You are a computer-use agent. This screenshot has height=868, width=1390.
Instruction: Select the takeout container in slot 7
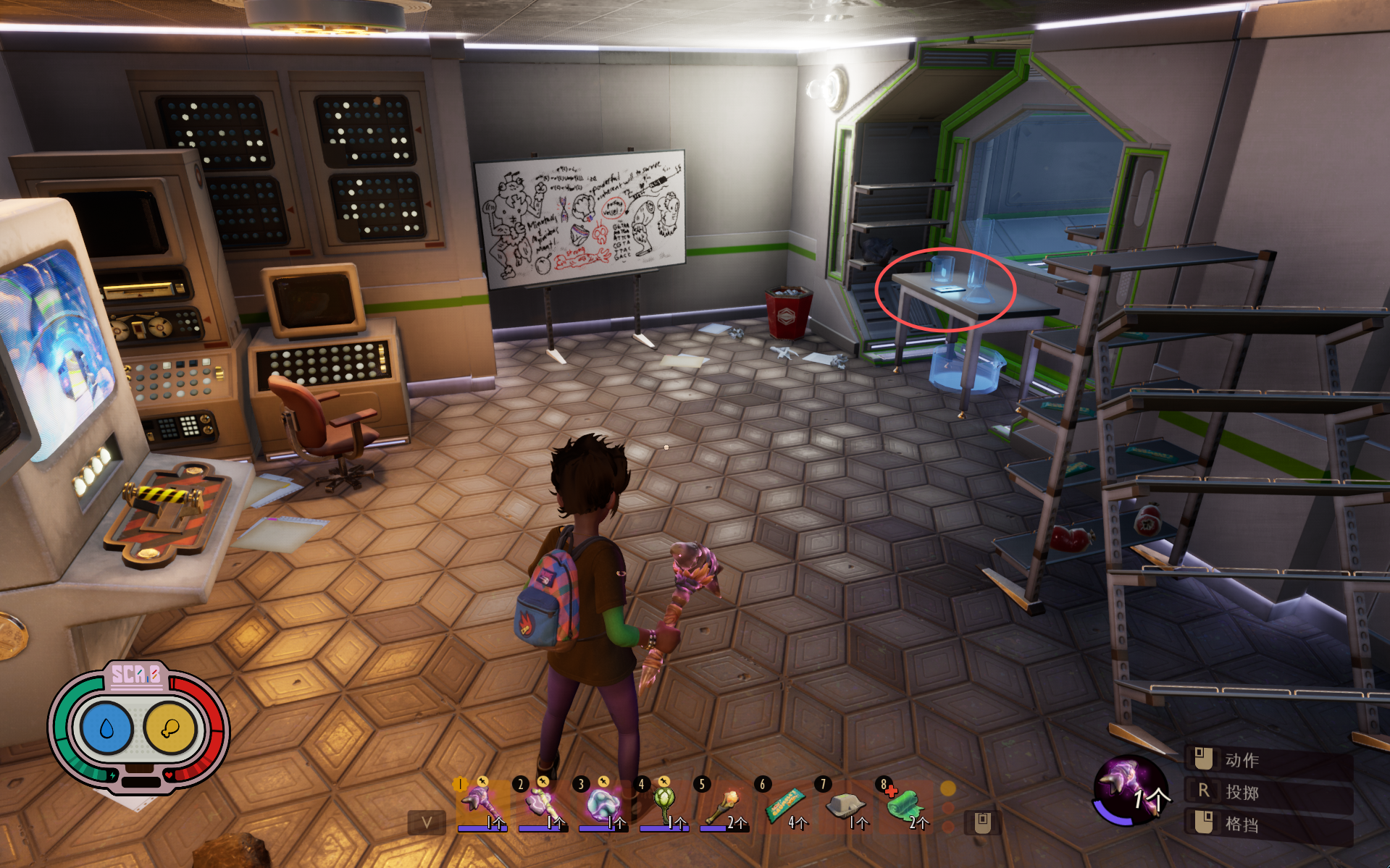point(846,805)
